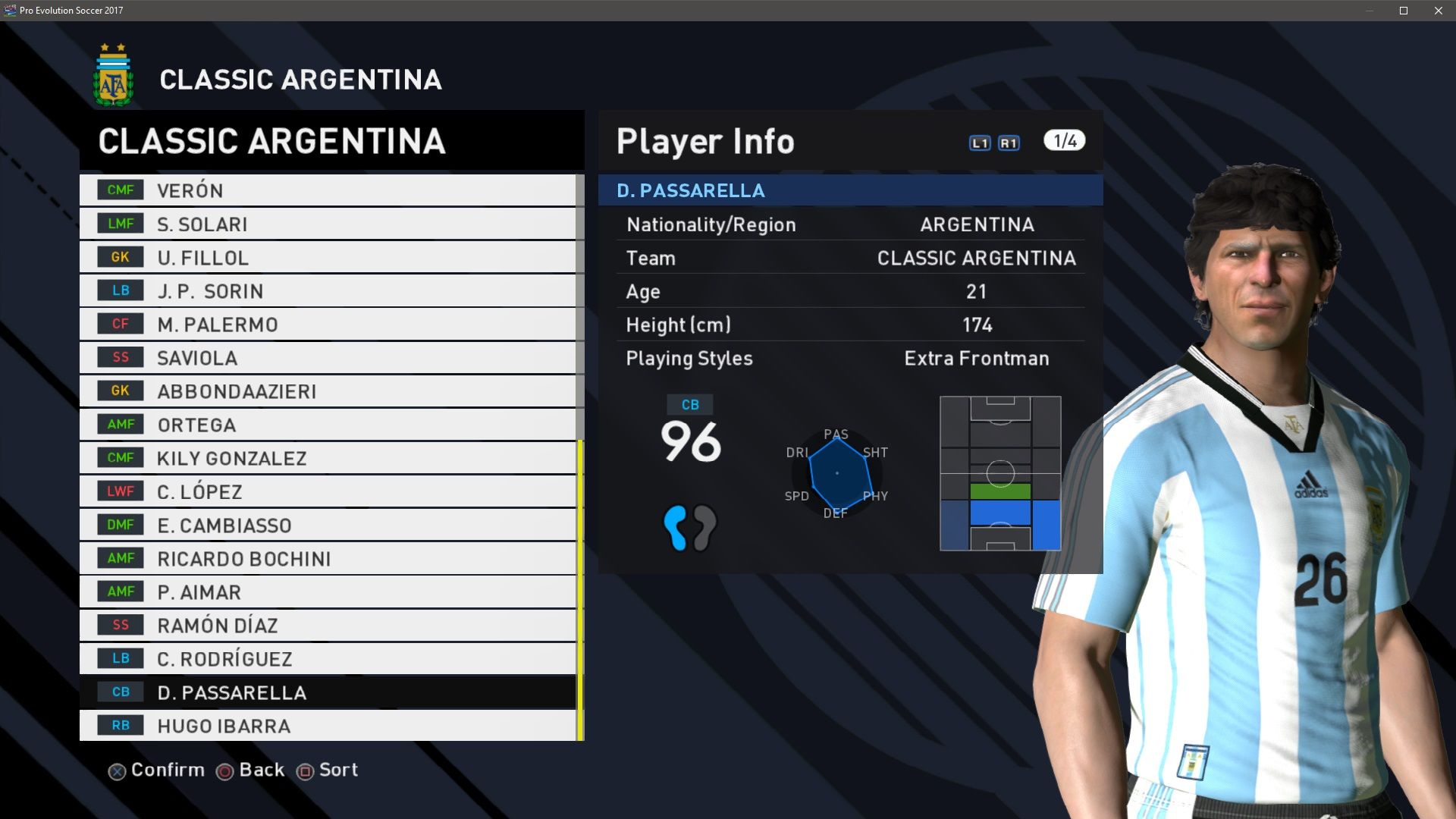
Task: Choose C. López in the list
Action: [328, 491]
